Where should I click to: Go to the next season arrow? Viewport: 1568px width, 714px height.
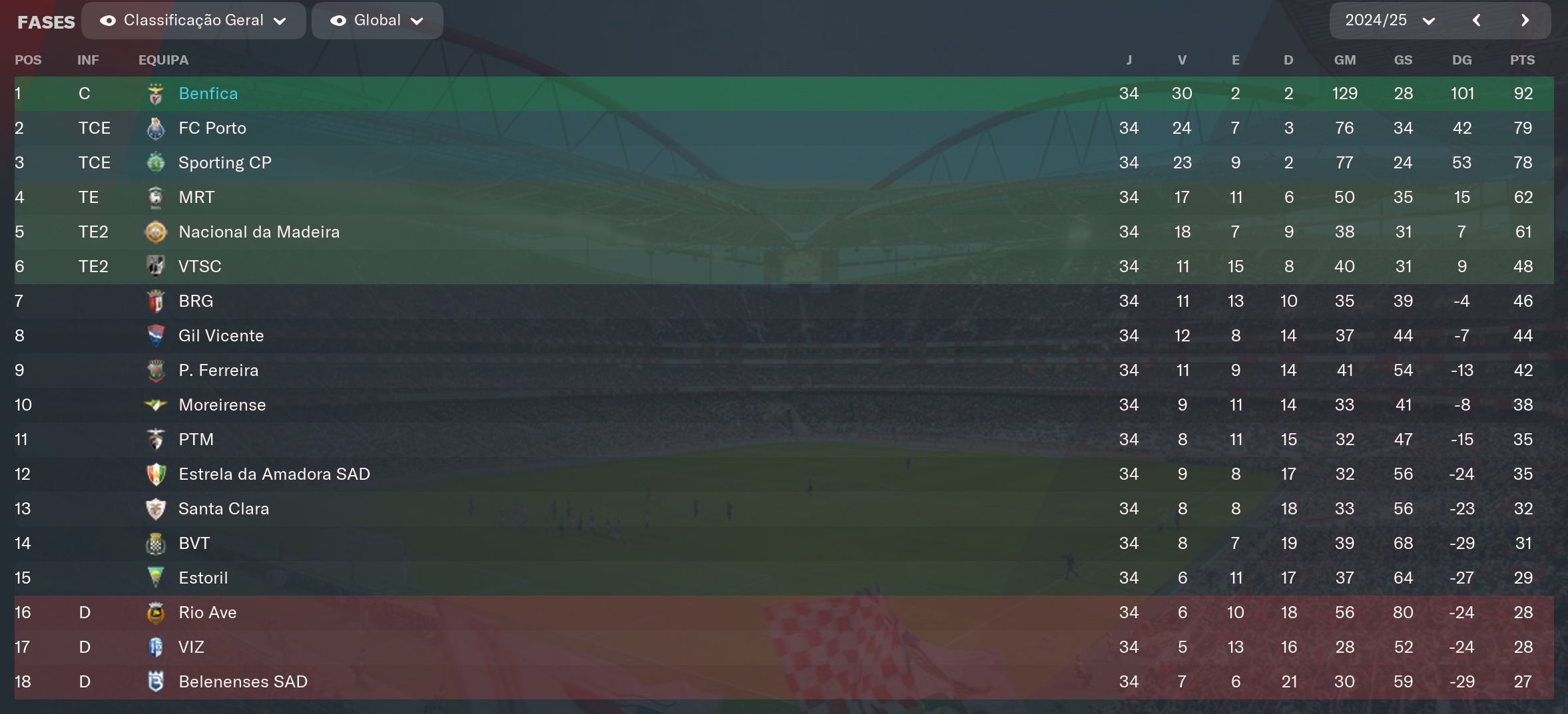[1525, 21]
